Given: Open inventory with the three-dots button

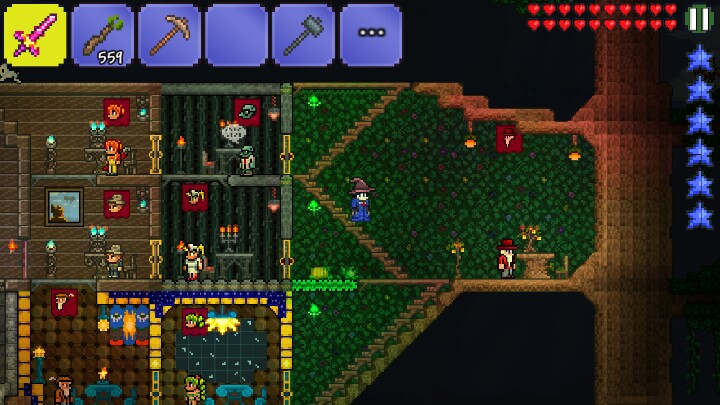Looking at the screenshot, I should tap(370, 35).
